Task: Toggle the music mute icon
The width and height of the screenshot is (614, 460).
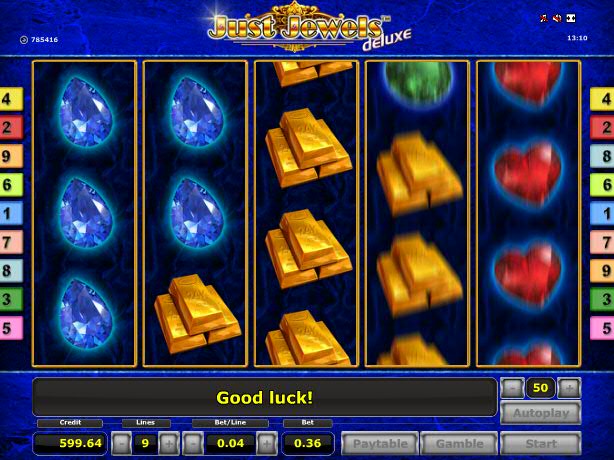Action: pos(545,19)
